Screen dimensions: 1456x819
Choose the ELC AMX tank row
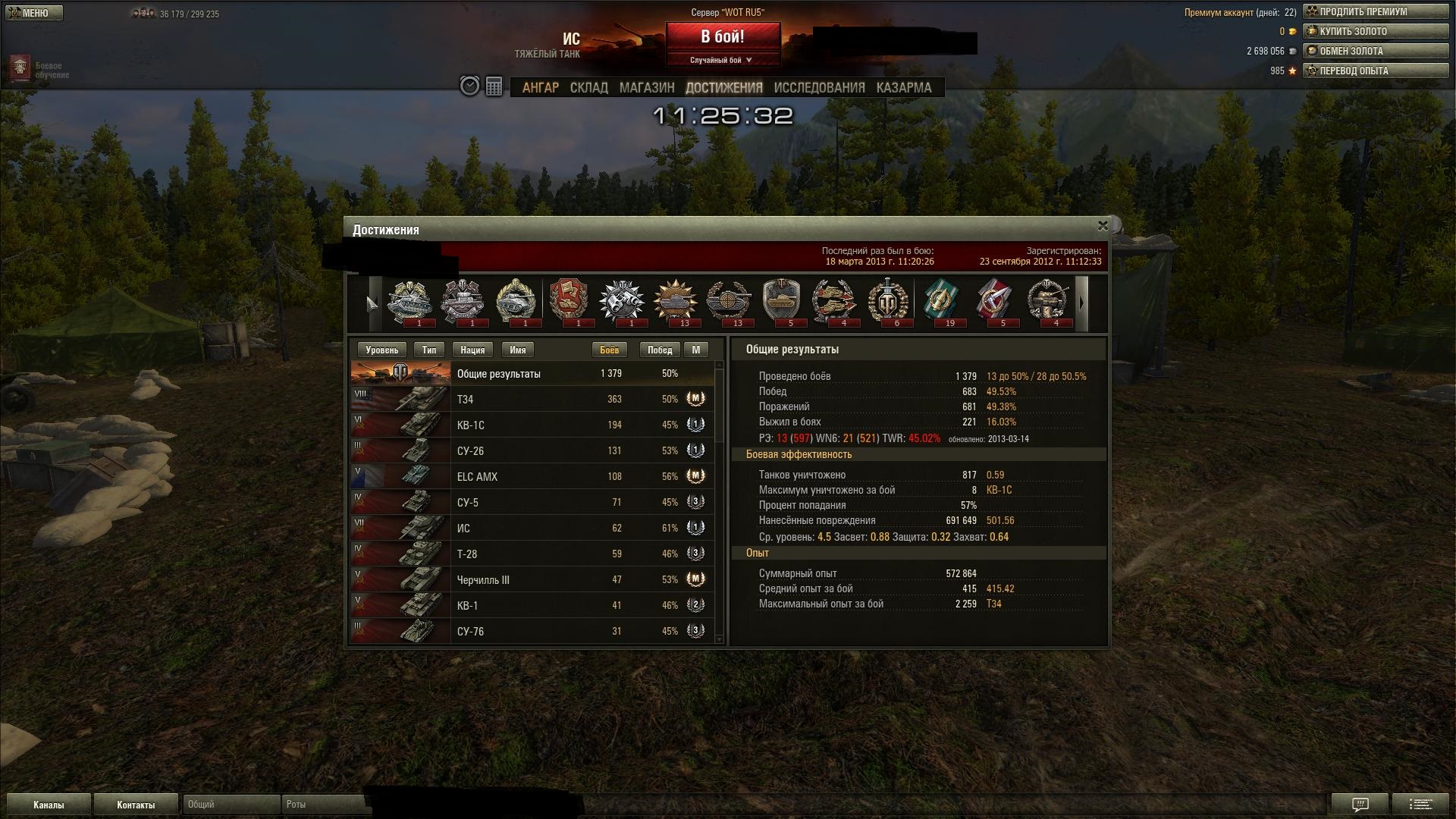[x=531, y=476]
